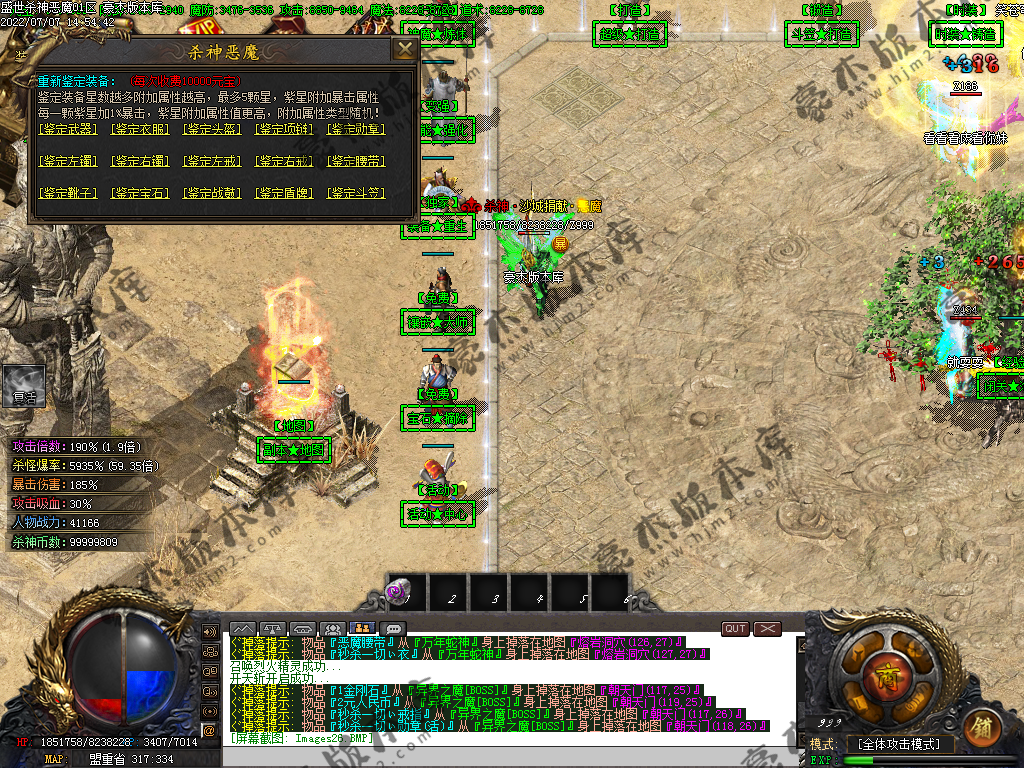1024x768 pixels.
Task: Choose the 鉴定宝石 option
Action: (140, 193)
